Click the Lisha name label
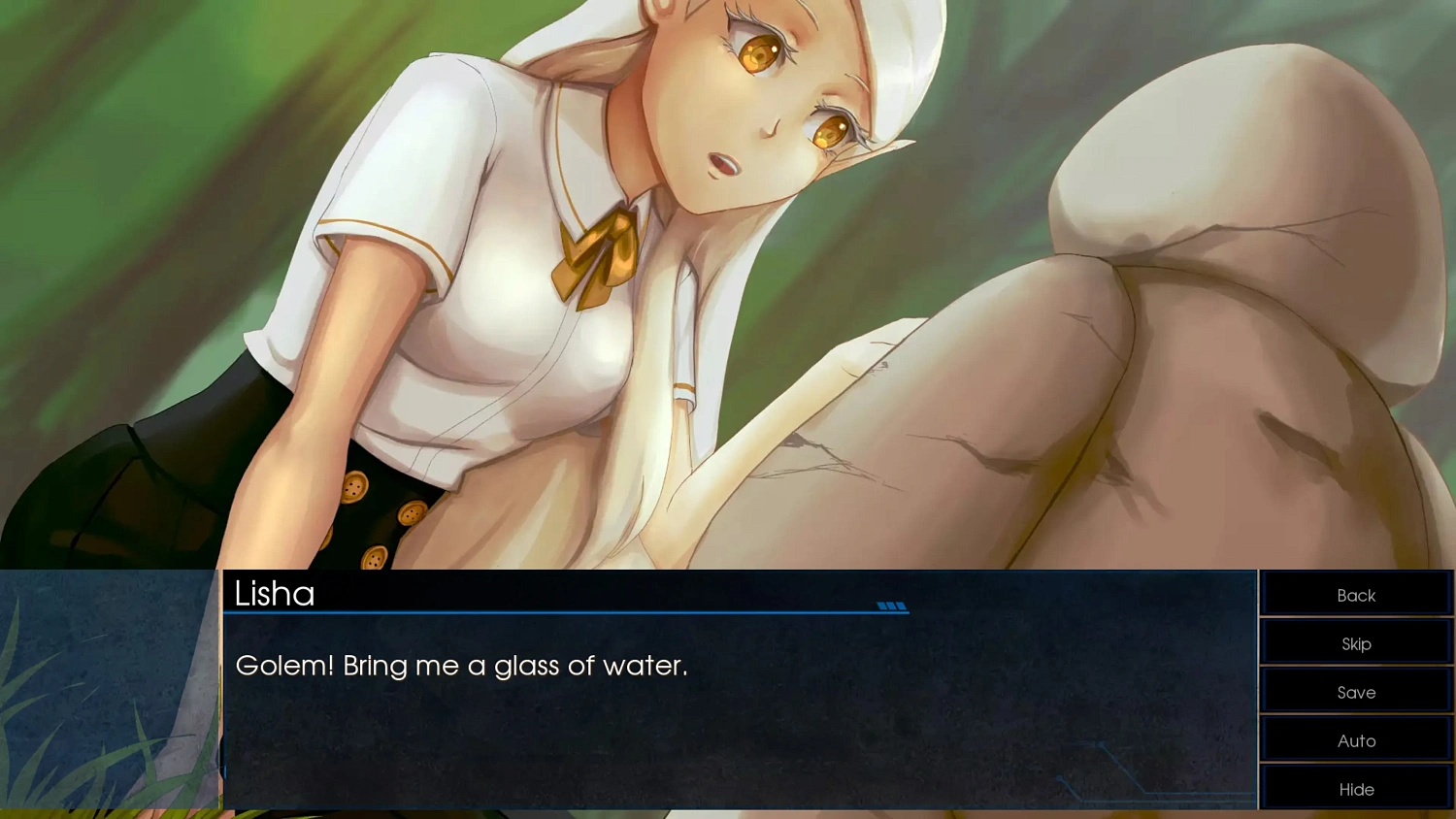This screenshot has height=819, width=1456. click(275, 594)
